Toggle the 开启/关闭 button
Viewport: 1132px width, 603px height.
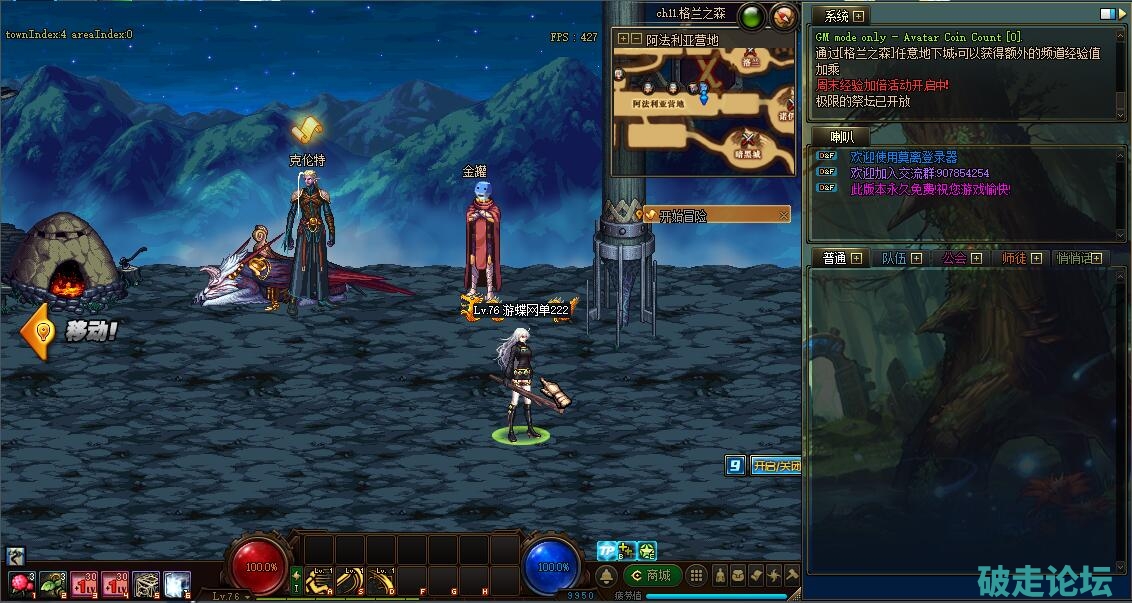pyautogui.click(x=776, y=465)
